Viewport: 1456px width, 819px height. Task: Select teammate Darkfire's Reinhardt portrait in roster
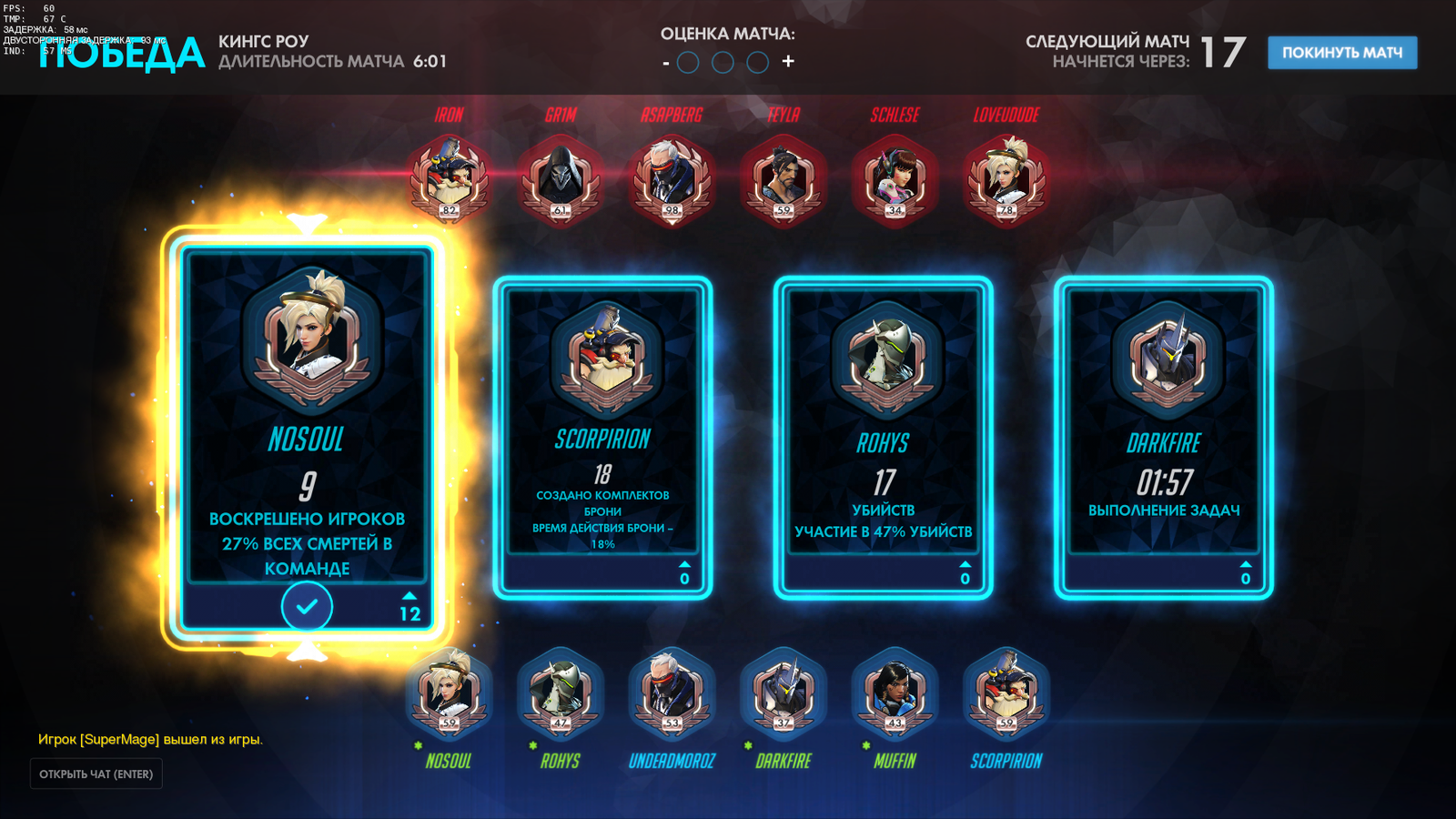pyautogui.click(x=784, y=693)
